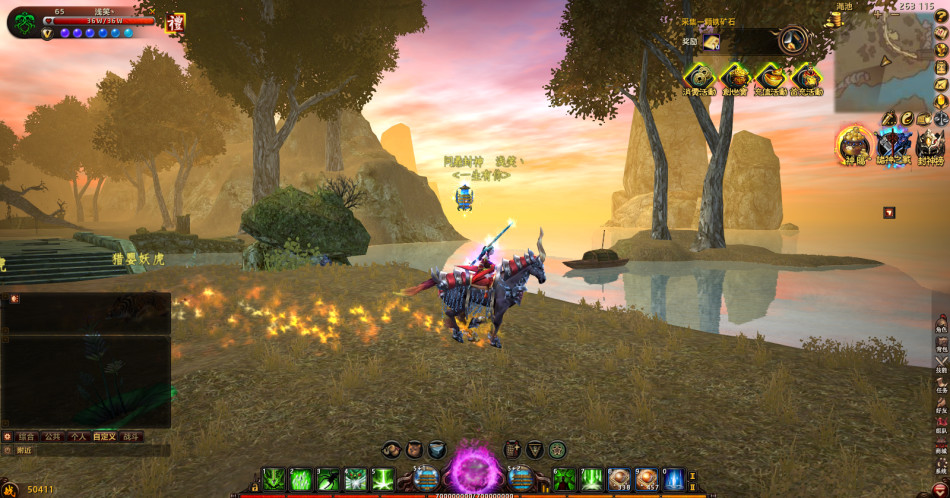Activate the blue light pillar skill
Screen dimensions: 950x498
(x=674, y=481)
